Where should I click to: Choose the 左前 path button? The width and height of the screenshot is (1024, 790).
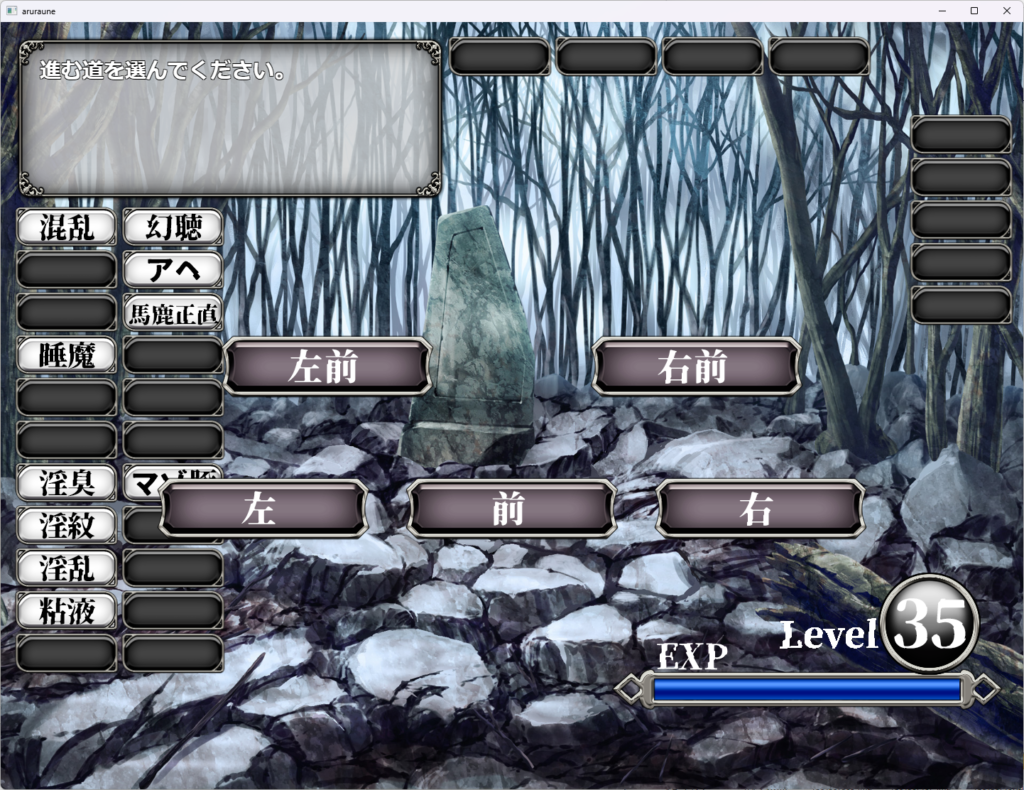pyautogui.click(x=327, y=367)
